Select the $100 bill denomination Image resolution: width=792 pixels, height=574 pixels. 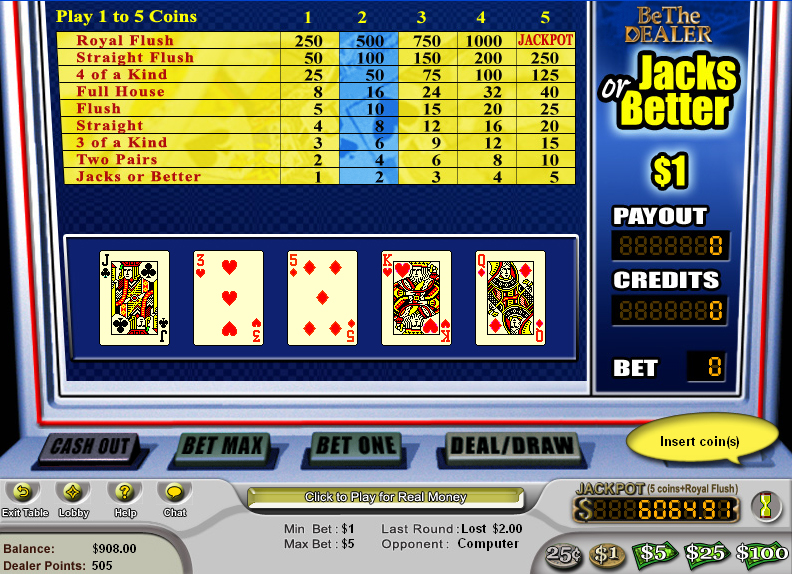[x=762, y=553]
